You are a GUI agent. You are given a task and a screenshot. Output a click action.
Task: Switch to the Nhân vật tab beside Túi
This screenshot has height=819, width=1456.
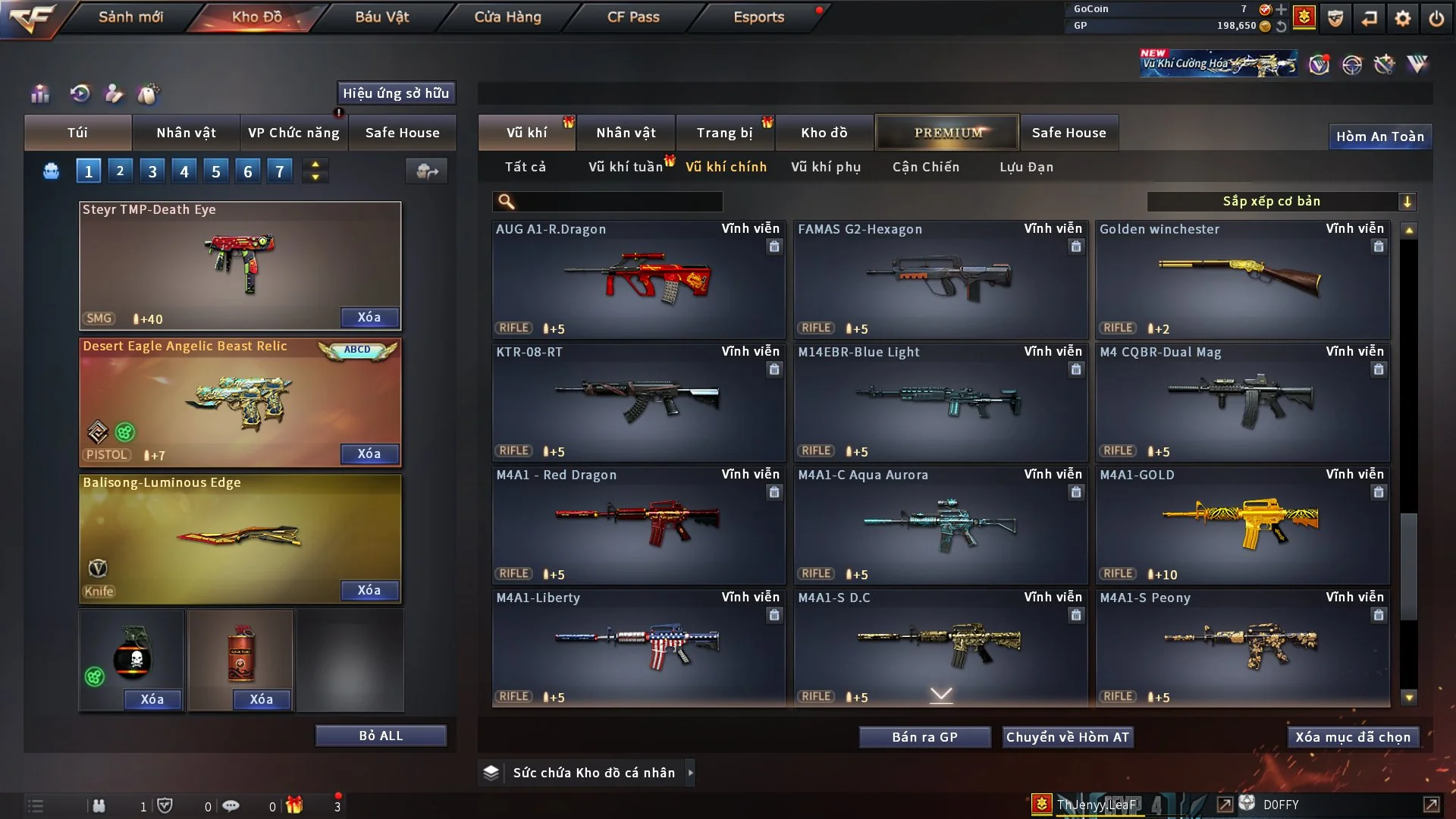186,133
